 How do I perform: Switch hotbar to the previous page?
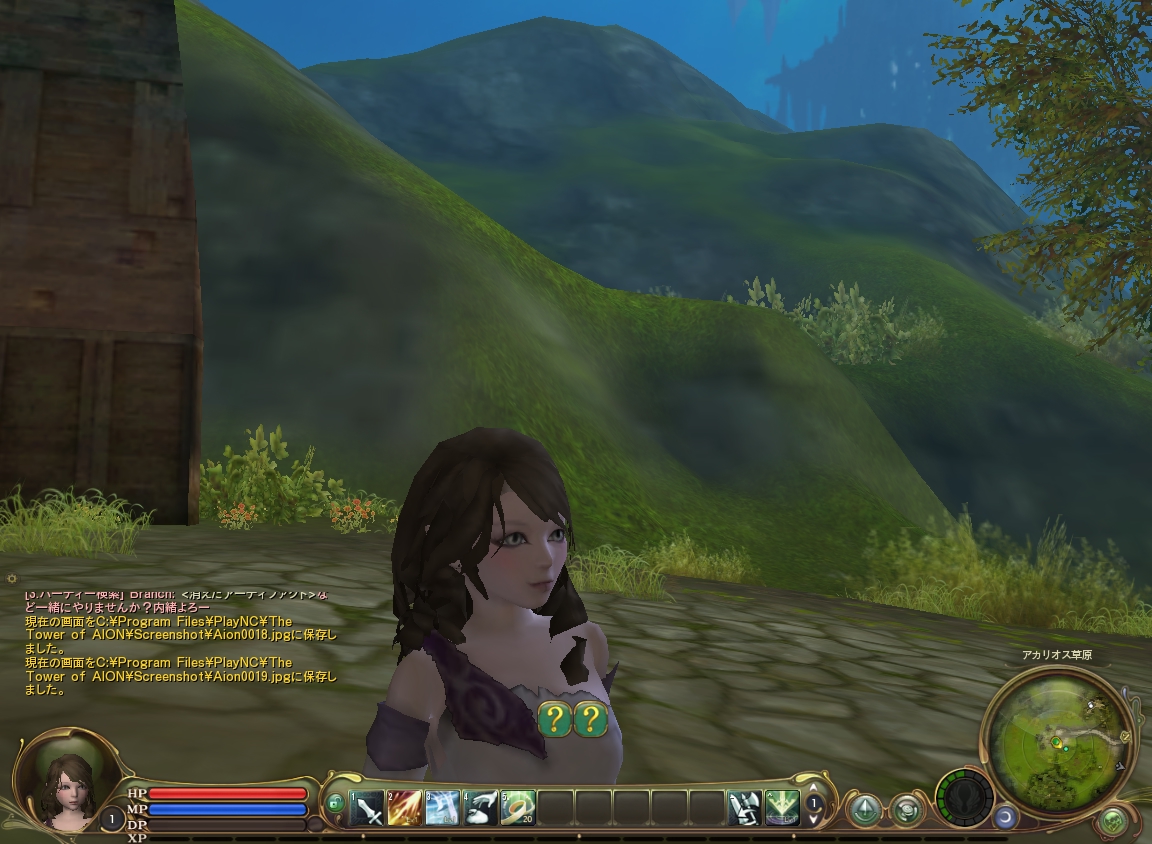pyautogui.click(x=814, y=789)
